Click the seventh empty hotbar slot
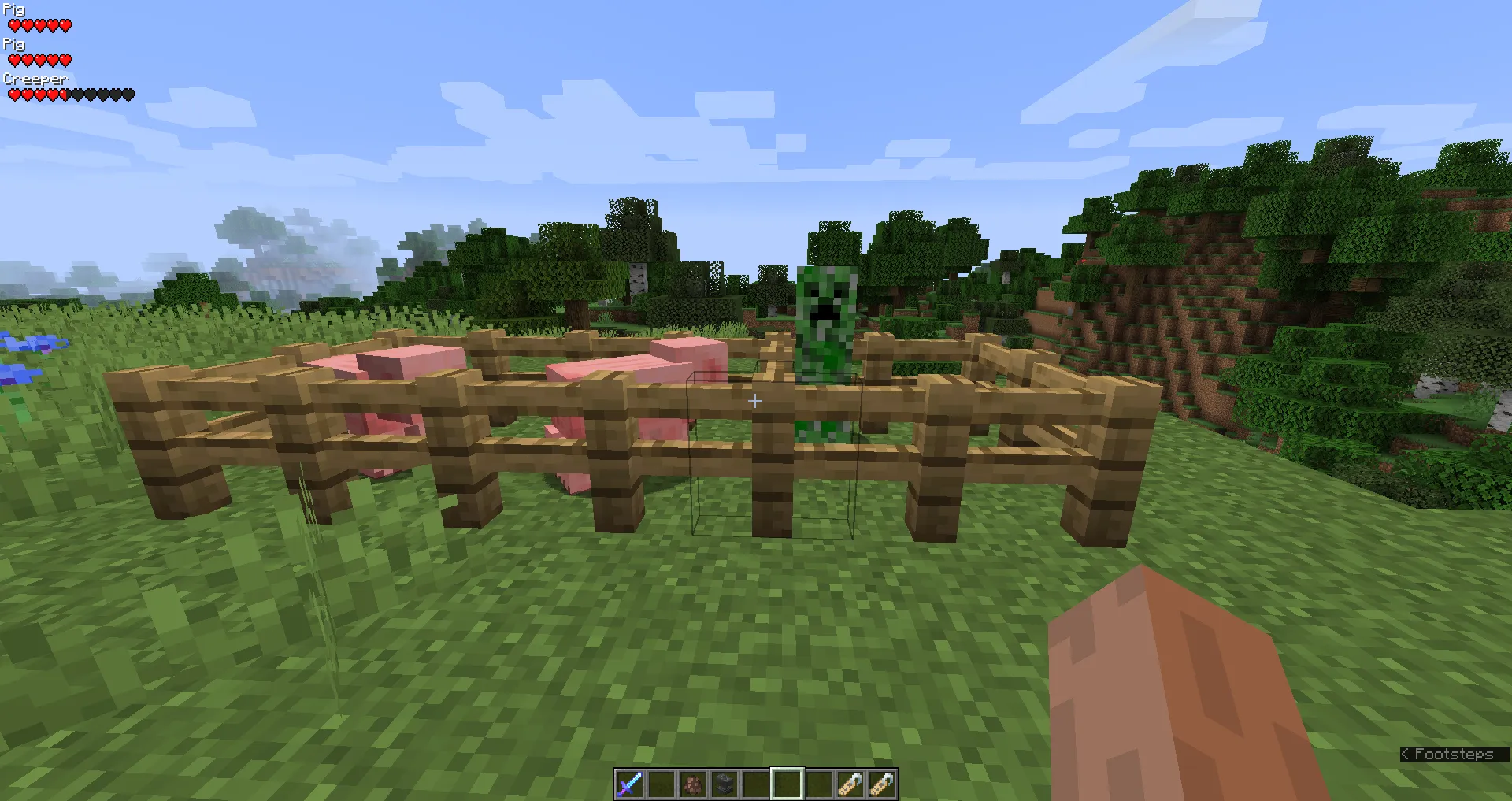Image resolution: width=1512 pixels, height=801 pixels. point(819,784)
